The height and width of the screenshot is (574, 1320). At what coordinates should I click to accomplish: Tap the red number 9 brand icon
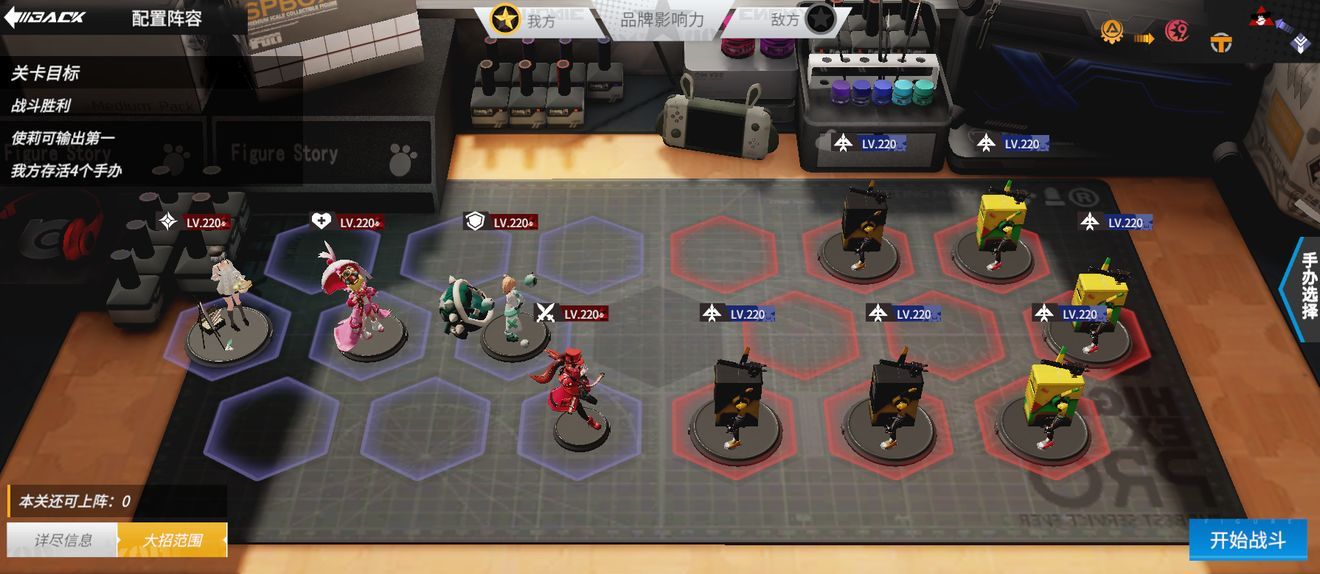1177,32
